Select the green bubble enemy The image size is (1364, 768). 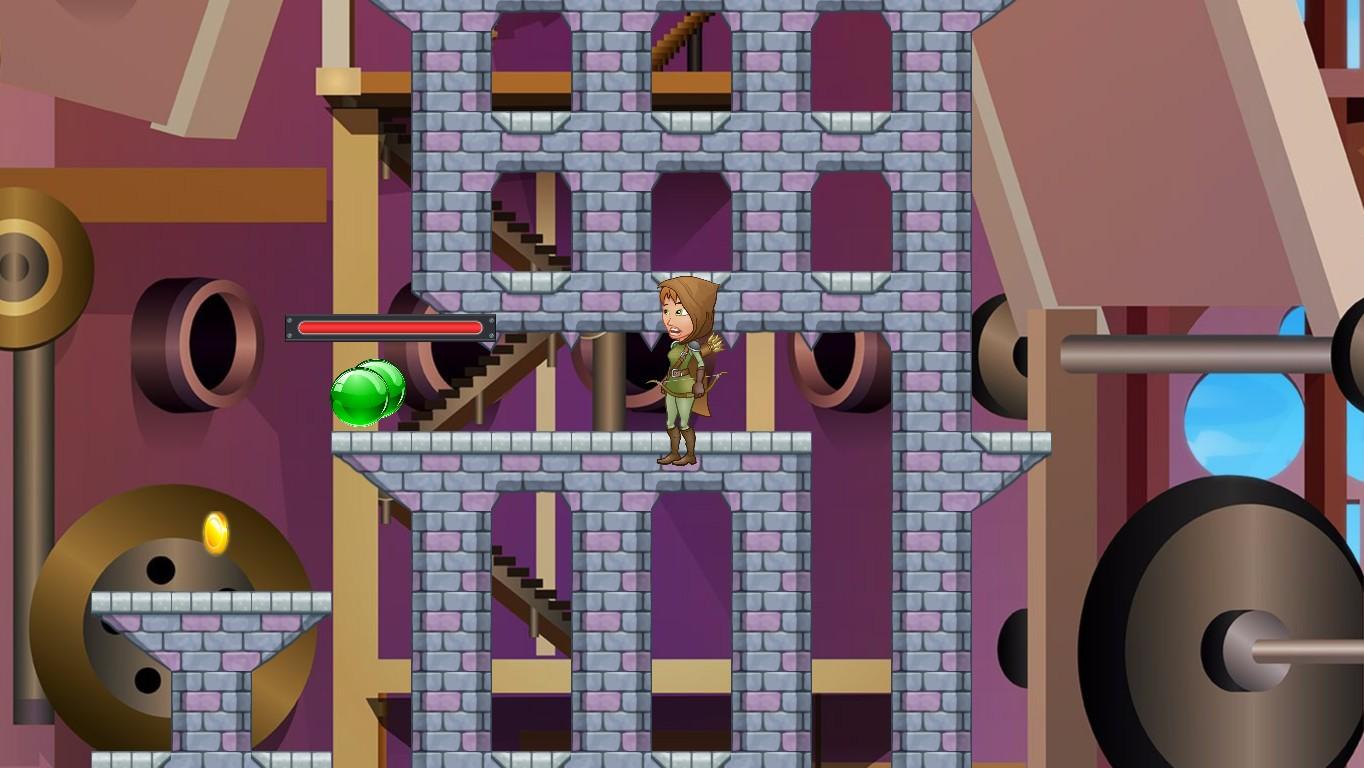366,391
